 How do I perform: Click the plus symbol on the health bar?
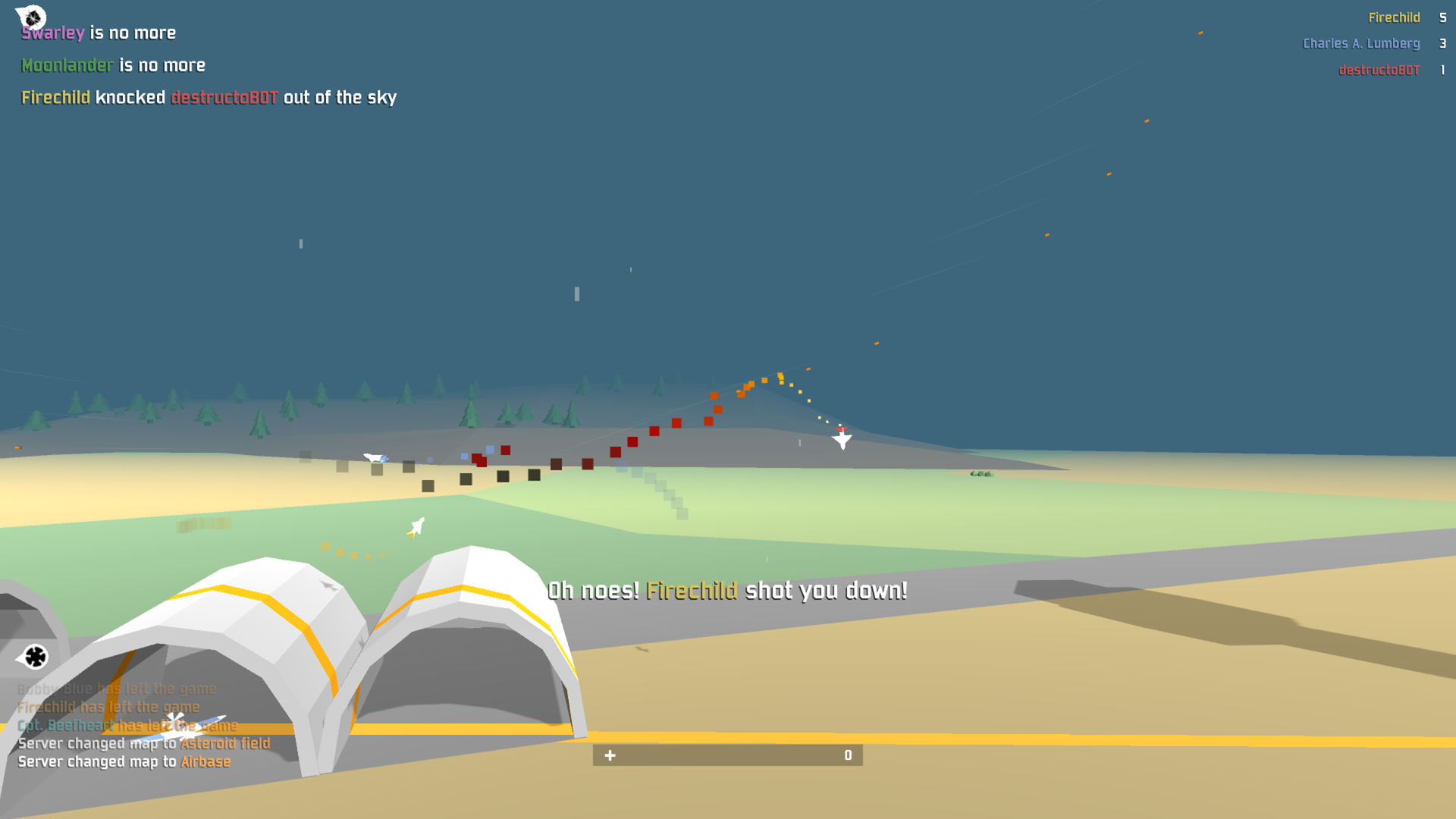click(x=610, y=755)
